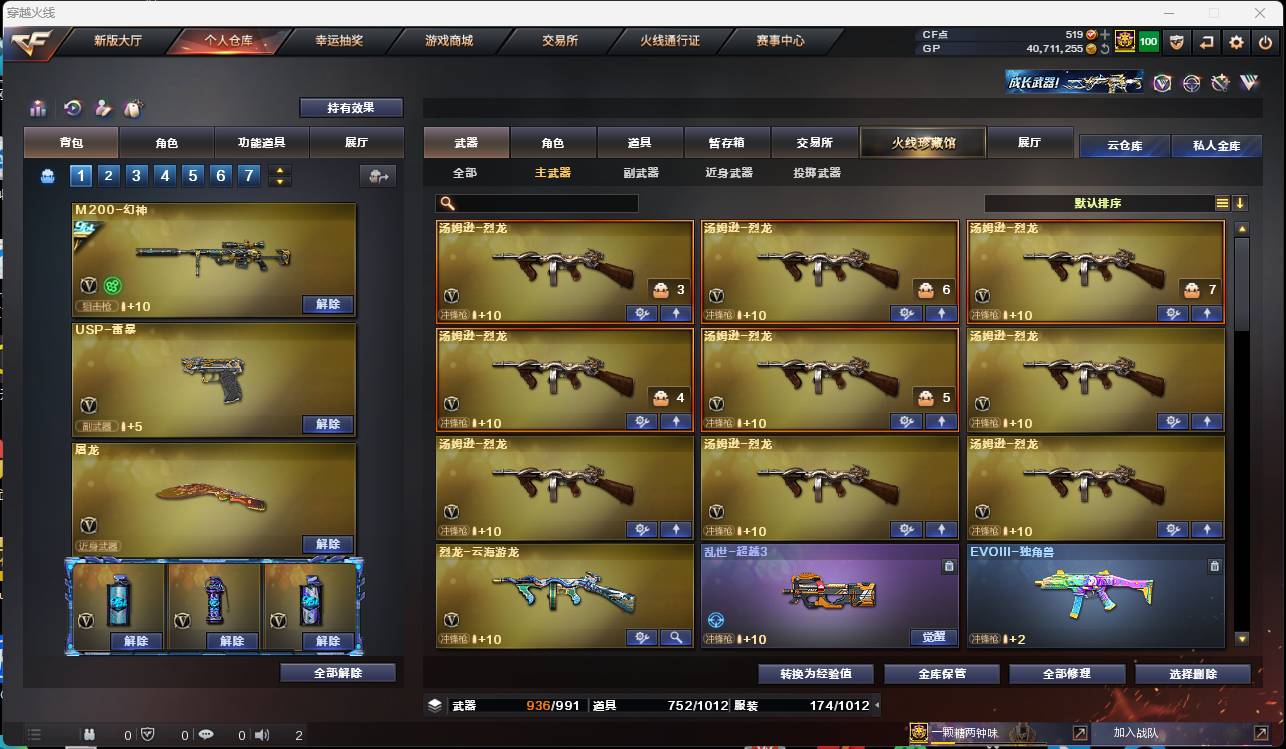Toggle the trash selector on the 乱世-超3 card
The width and height of the screenshot is (1286, 749).
949,566
